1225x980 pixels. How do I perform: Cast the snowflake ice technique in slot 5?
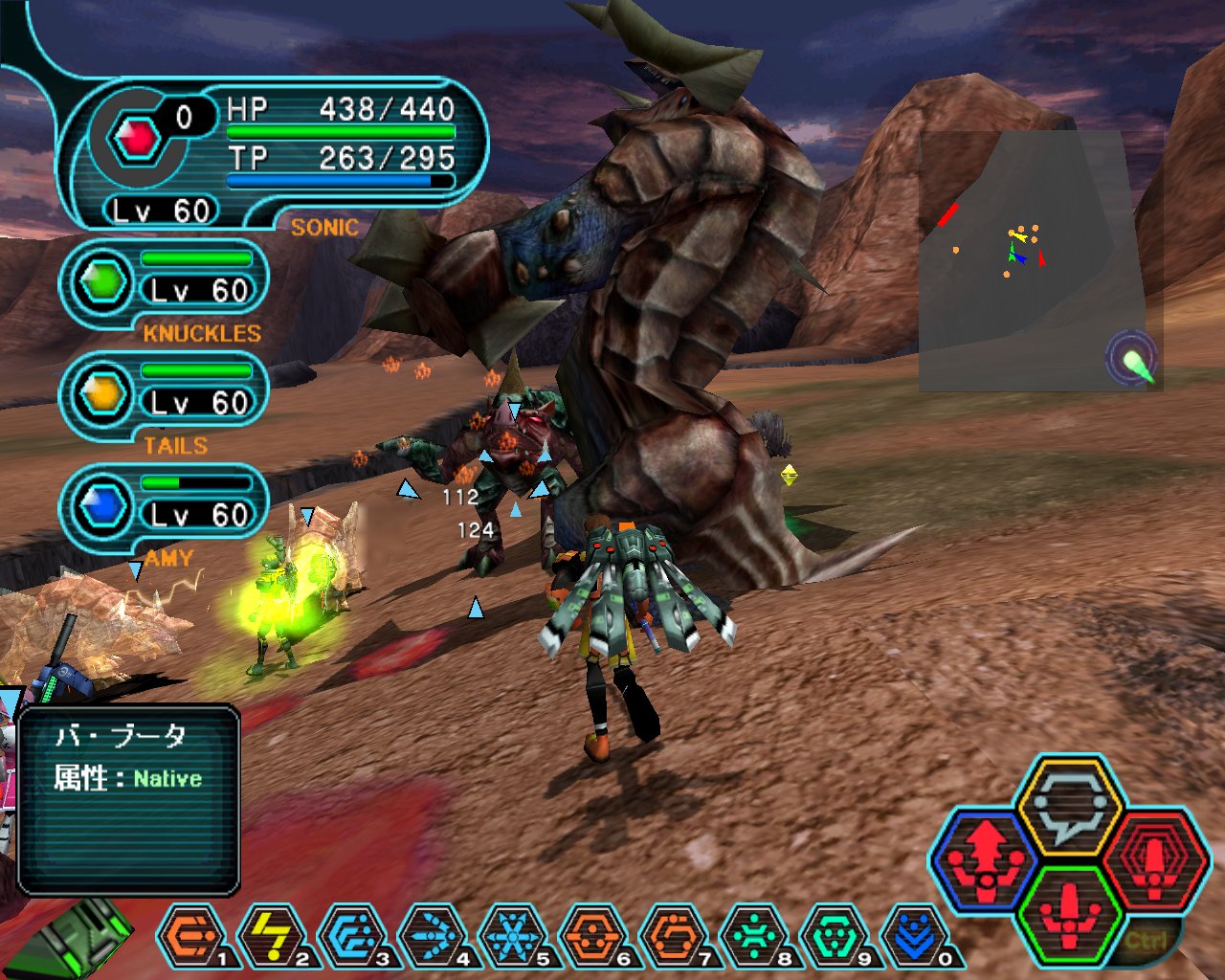coord(515,936)
